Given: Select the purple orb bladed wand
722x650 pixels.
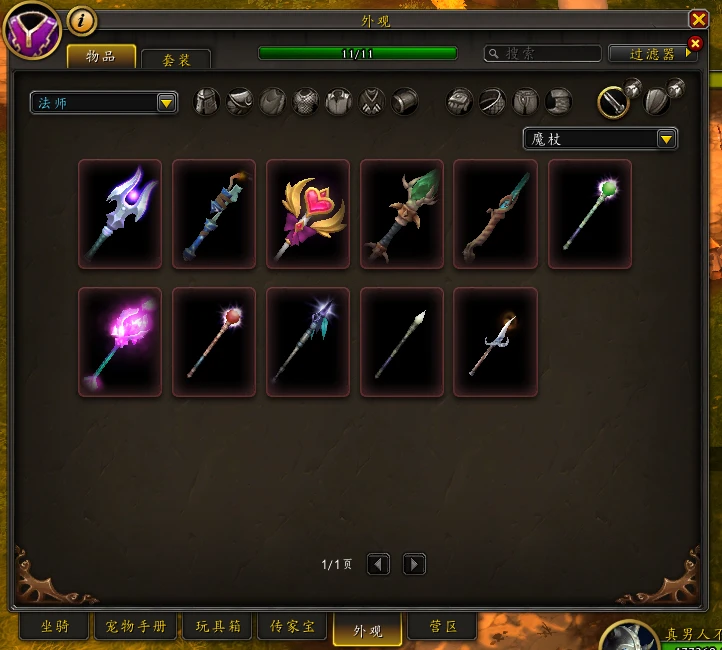Looking at the screenshot, I should click(x=120, y=214).
